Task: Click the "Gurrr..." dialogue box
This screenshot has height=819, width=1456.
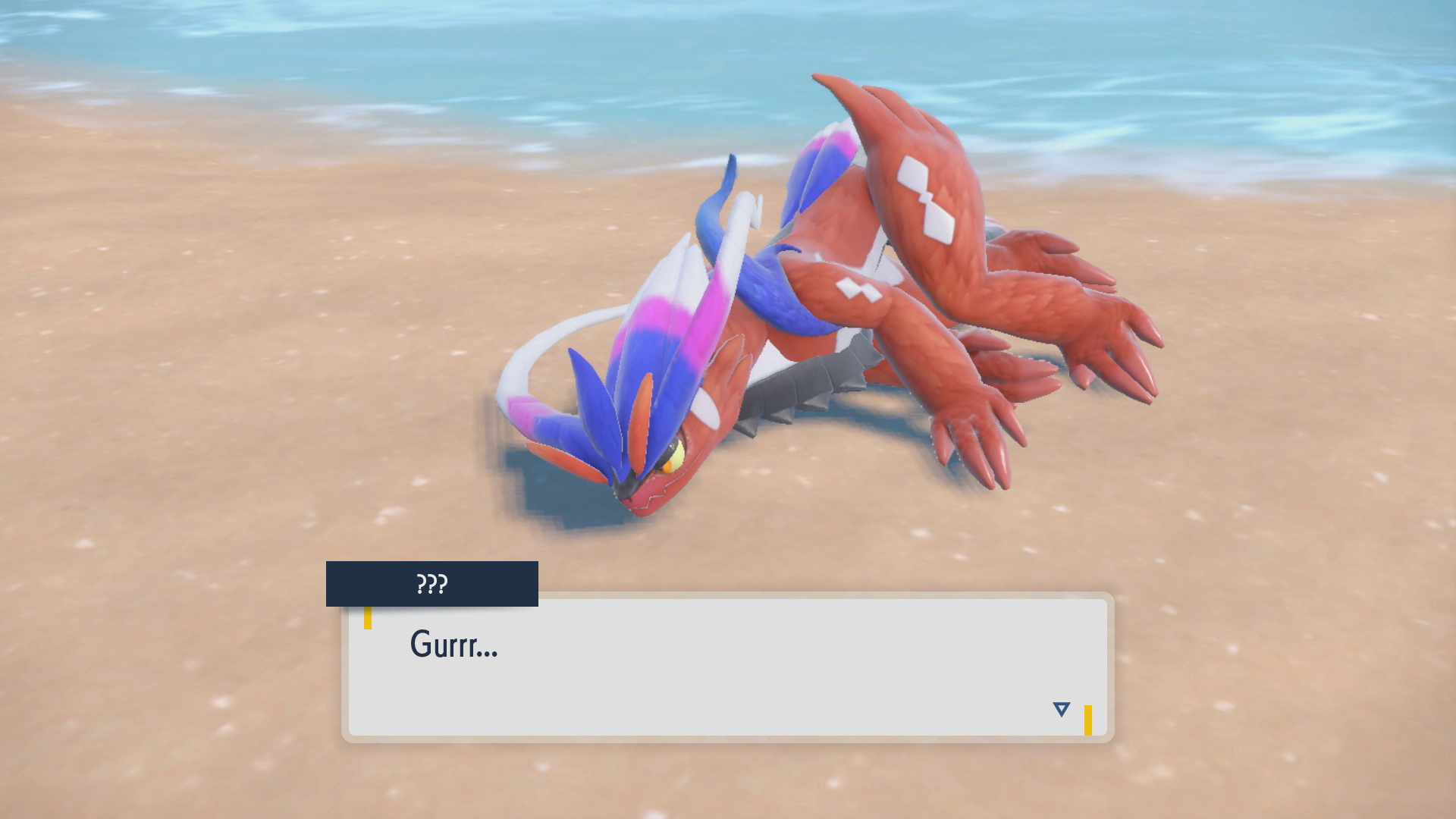Action: [x=727, y=667]
